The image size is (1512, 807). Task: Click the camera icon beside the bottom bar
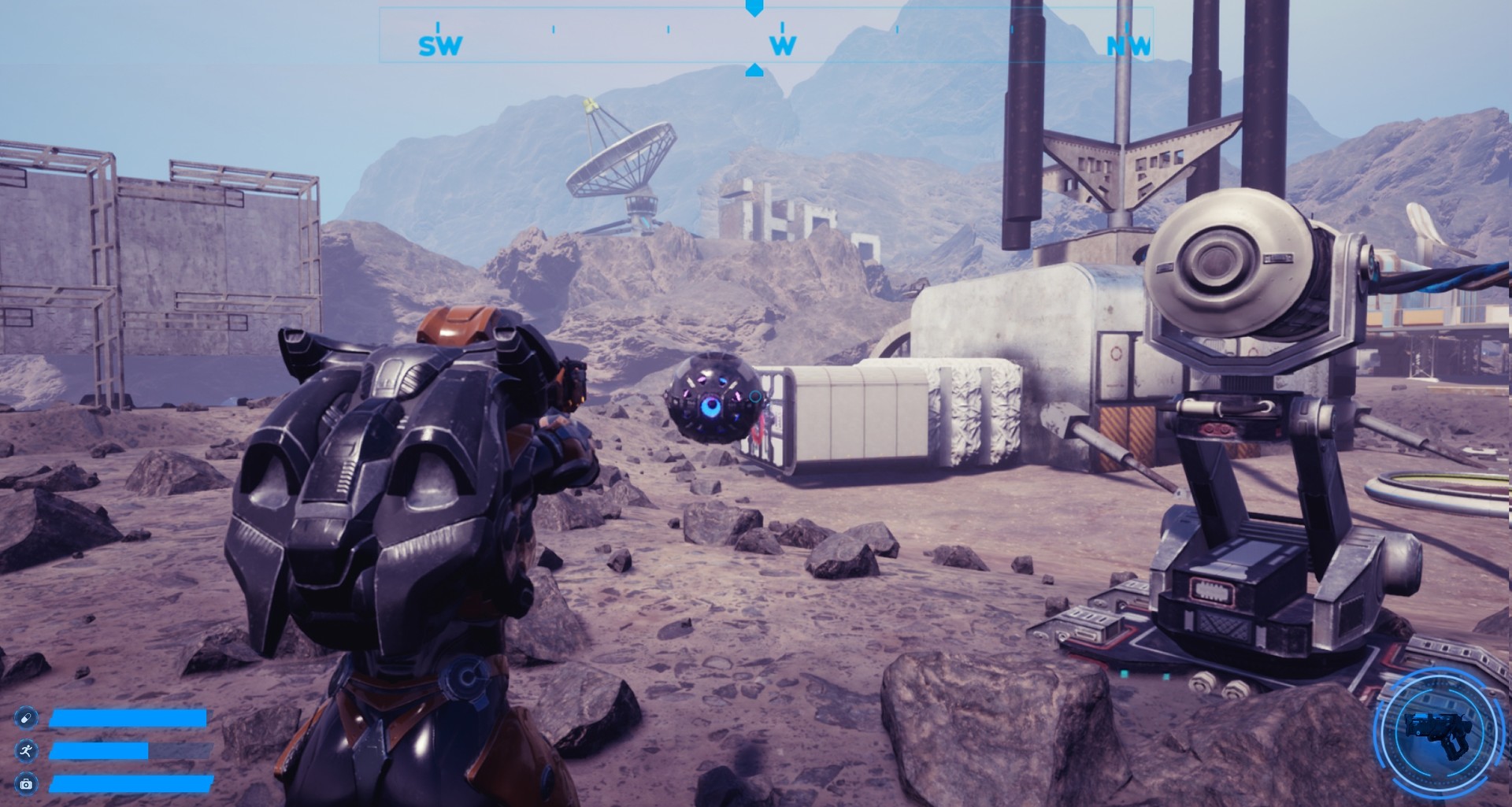tap(26, 783)
